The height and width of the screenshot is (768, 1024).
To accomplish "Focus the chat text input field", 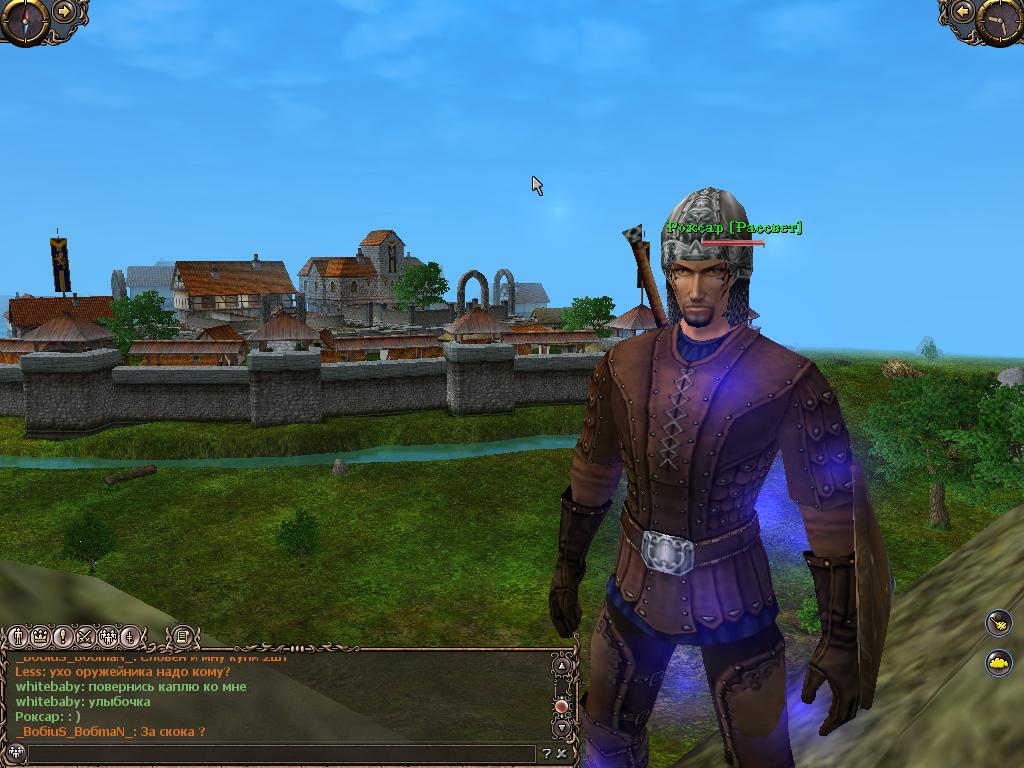I will (280, 754).
